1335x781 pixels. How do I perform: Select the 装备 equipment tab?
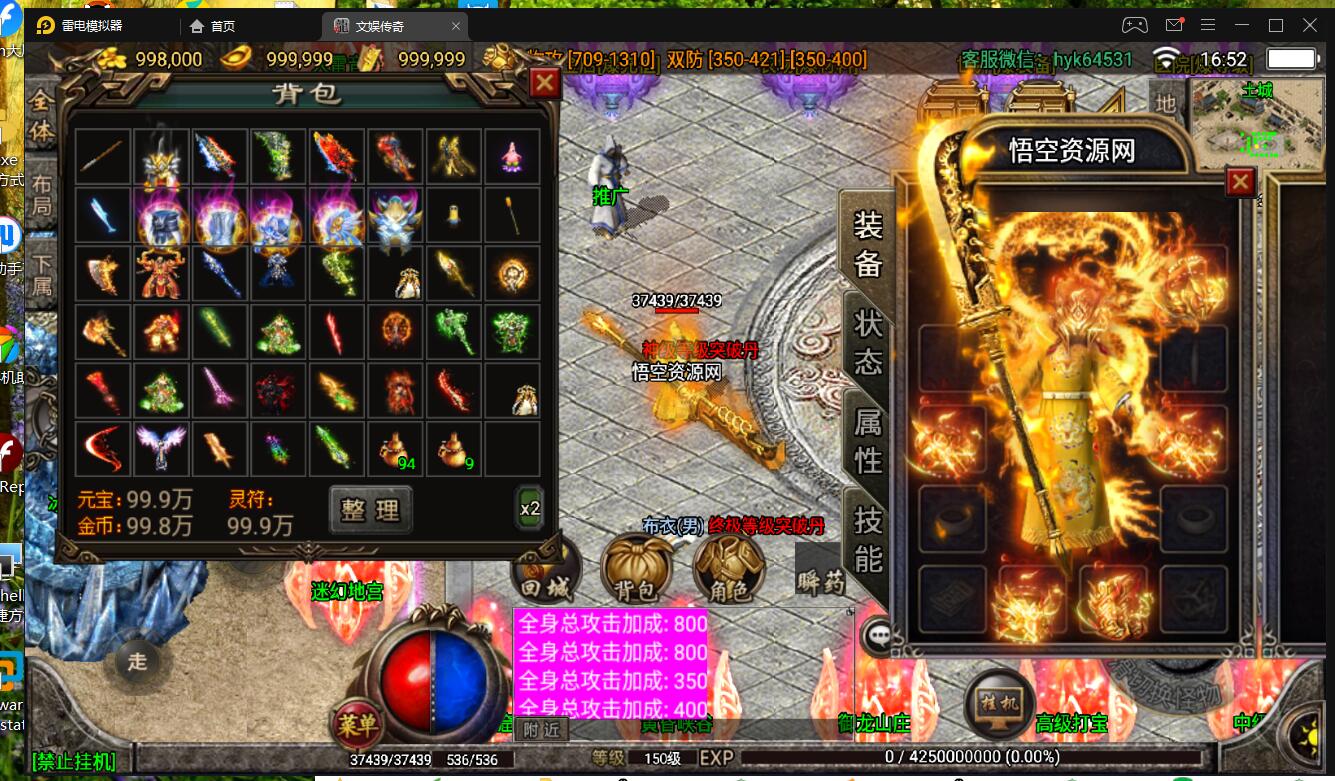pyautogui.click(x=867, y=244)
